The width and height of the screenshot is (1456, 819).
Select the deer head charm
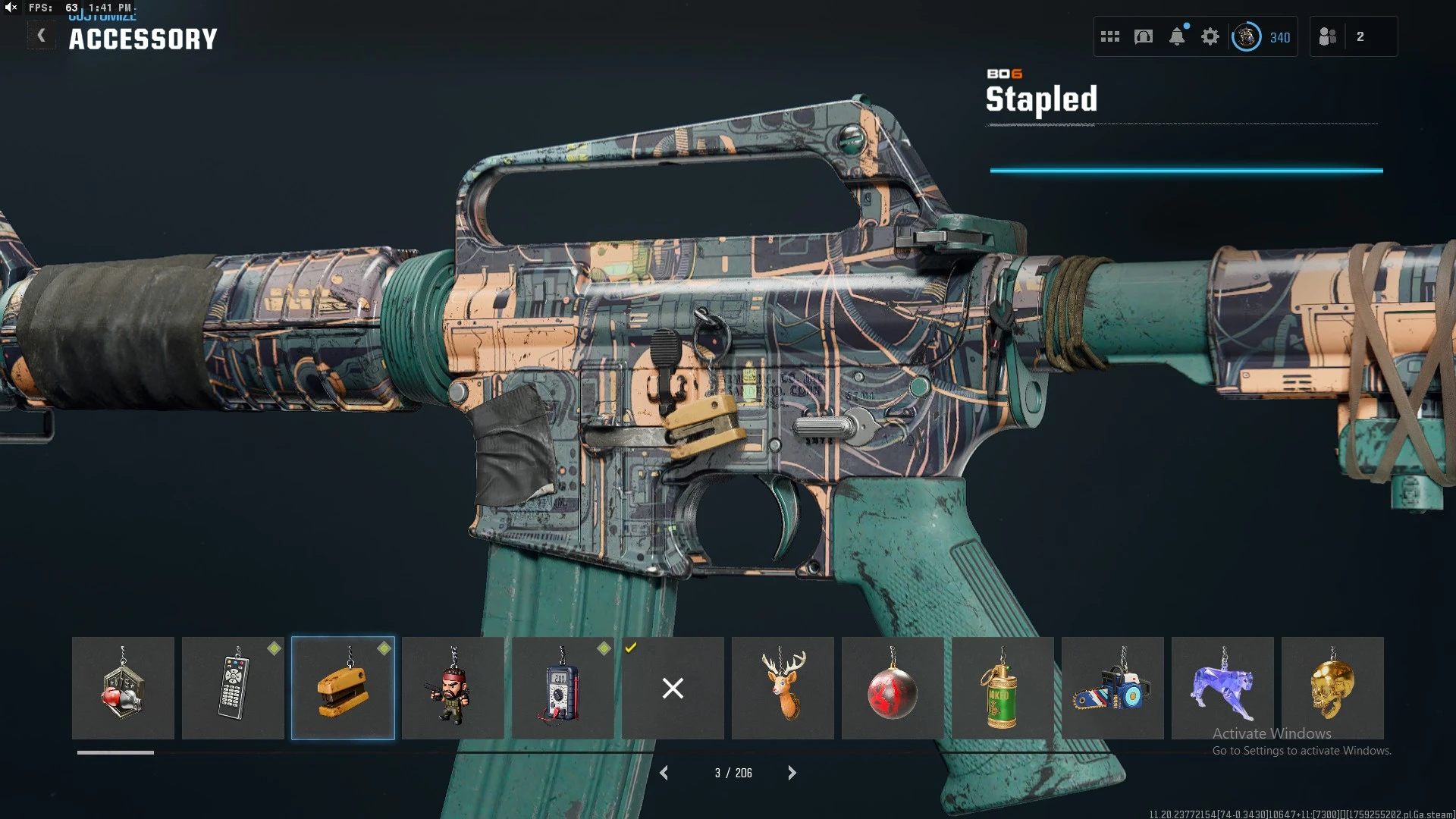(x=783, y=688)
